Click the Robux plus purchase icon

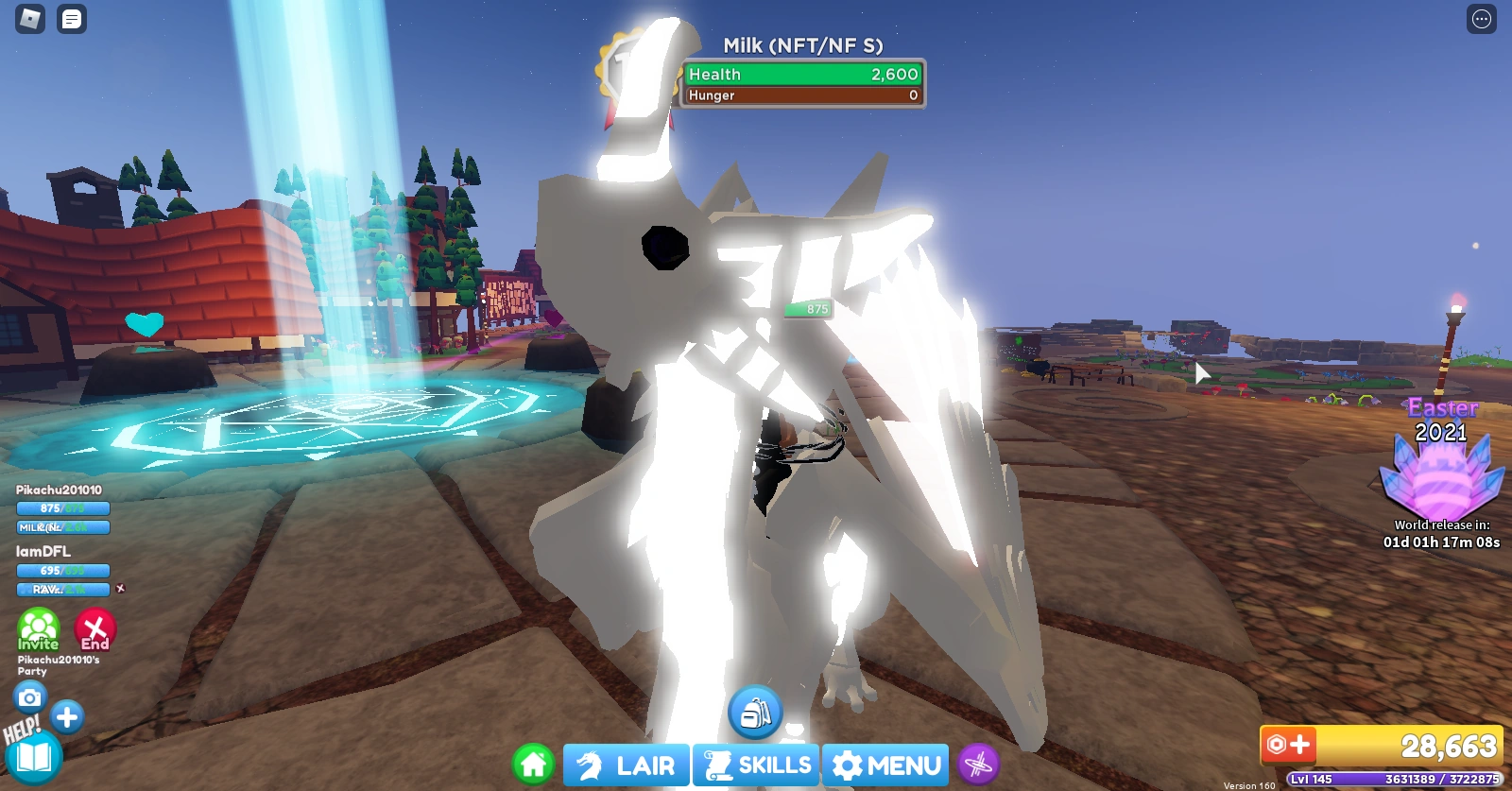point(1288,746)
